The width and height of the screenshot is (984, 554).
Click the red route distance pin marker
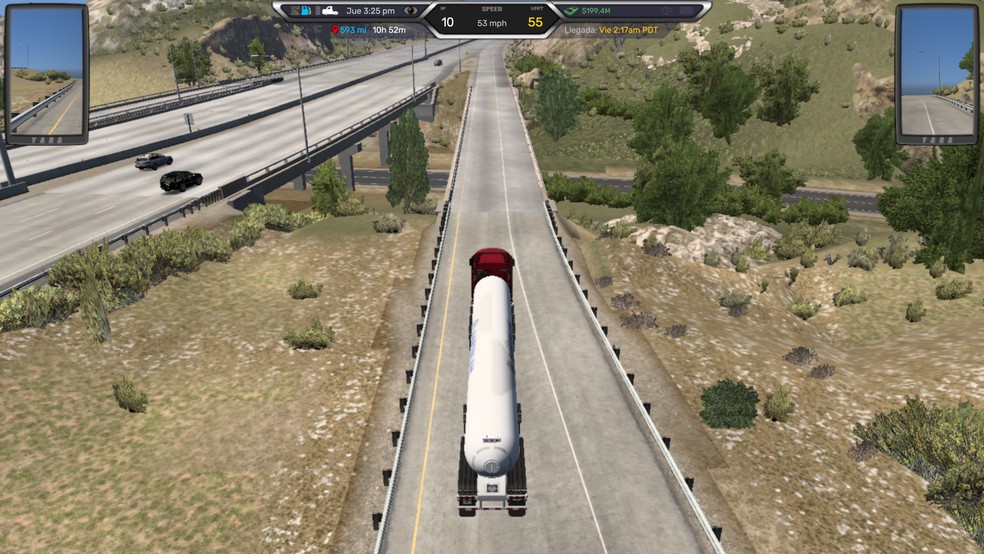click(334, 30)
